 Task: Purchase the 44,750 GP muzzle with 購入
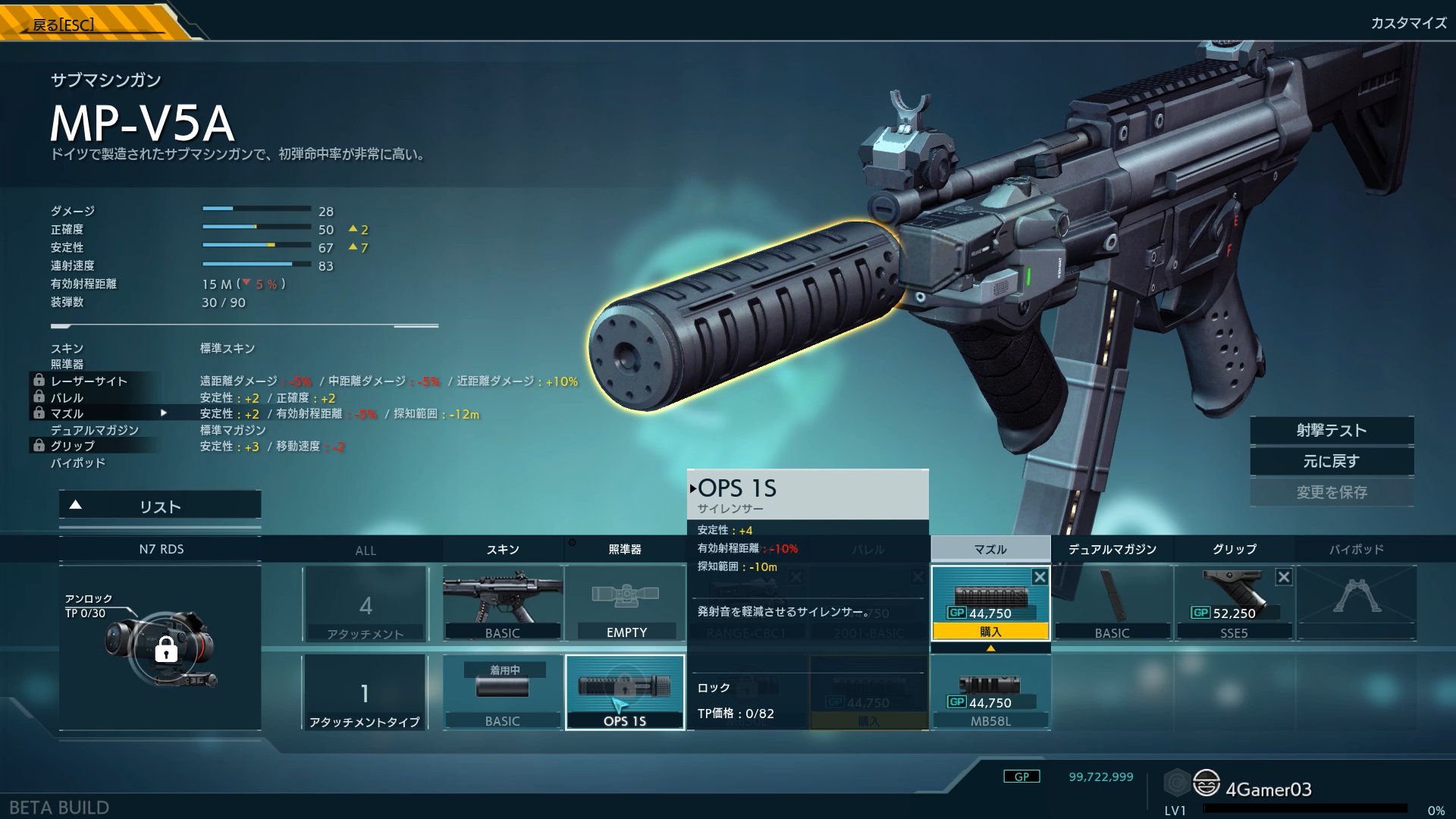tap(990, 632)
